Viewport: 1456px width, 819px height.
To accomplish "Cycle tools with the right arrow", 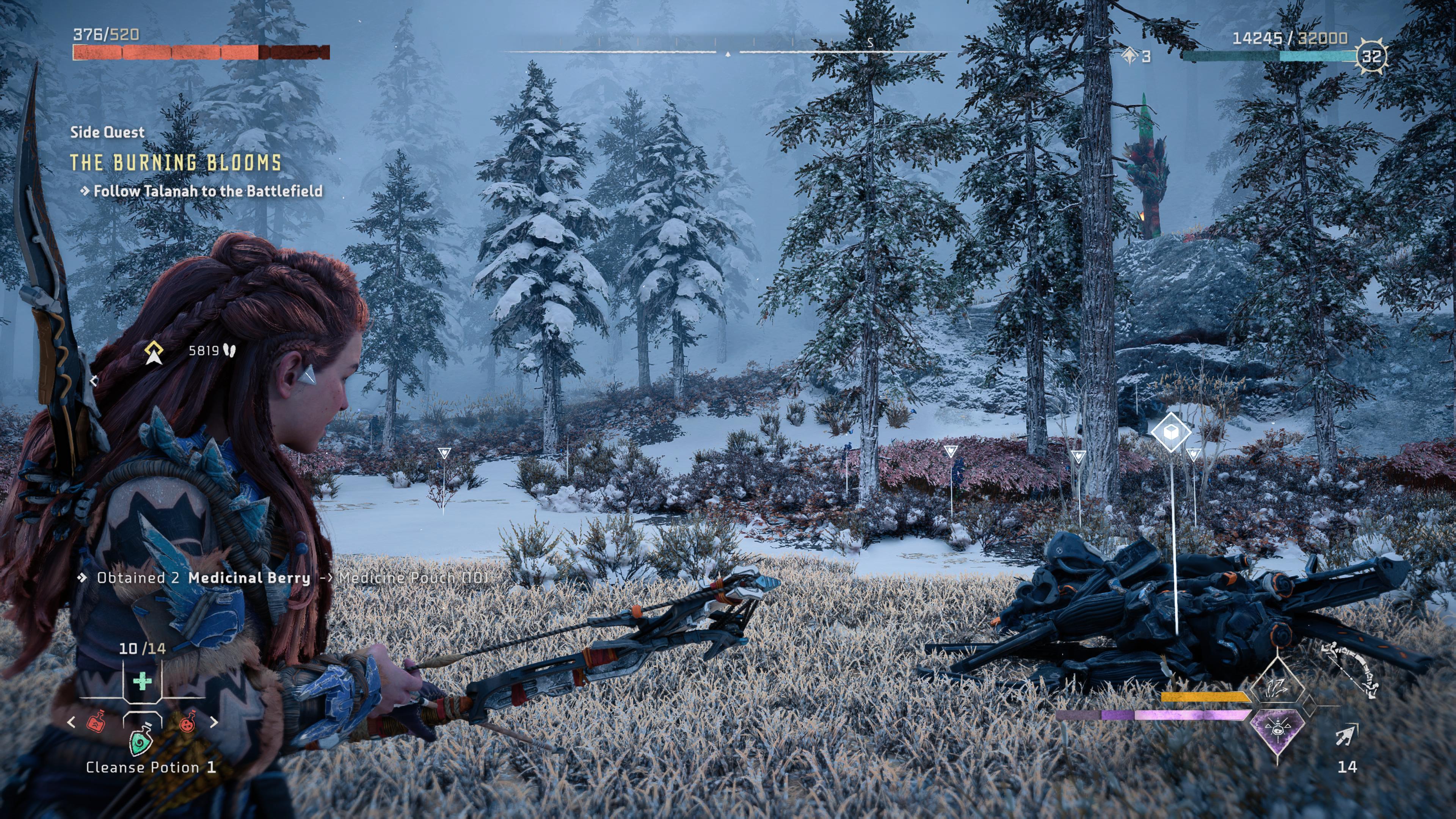I will coord(213,722).
